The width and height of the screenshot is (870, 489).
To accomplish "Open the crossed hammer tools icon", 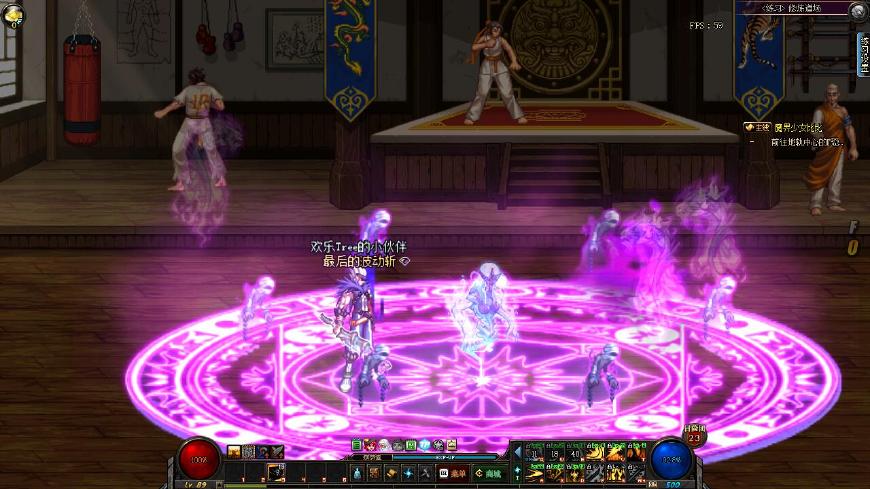I will click(424, 473).
